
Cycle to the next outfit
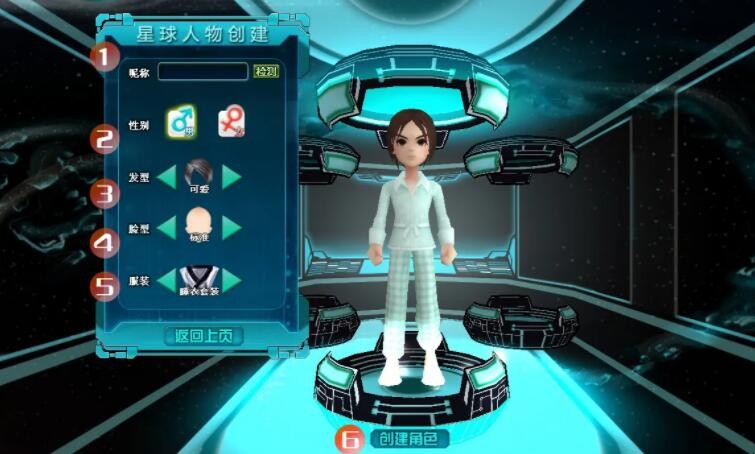[232, 280]
